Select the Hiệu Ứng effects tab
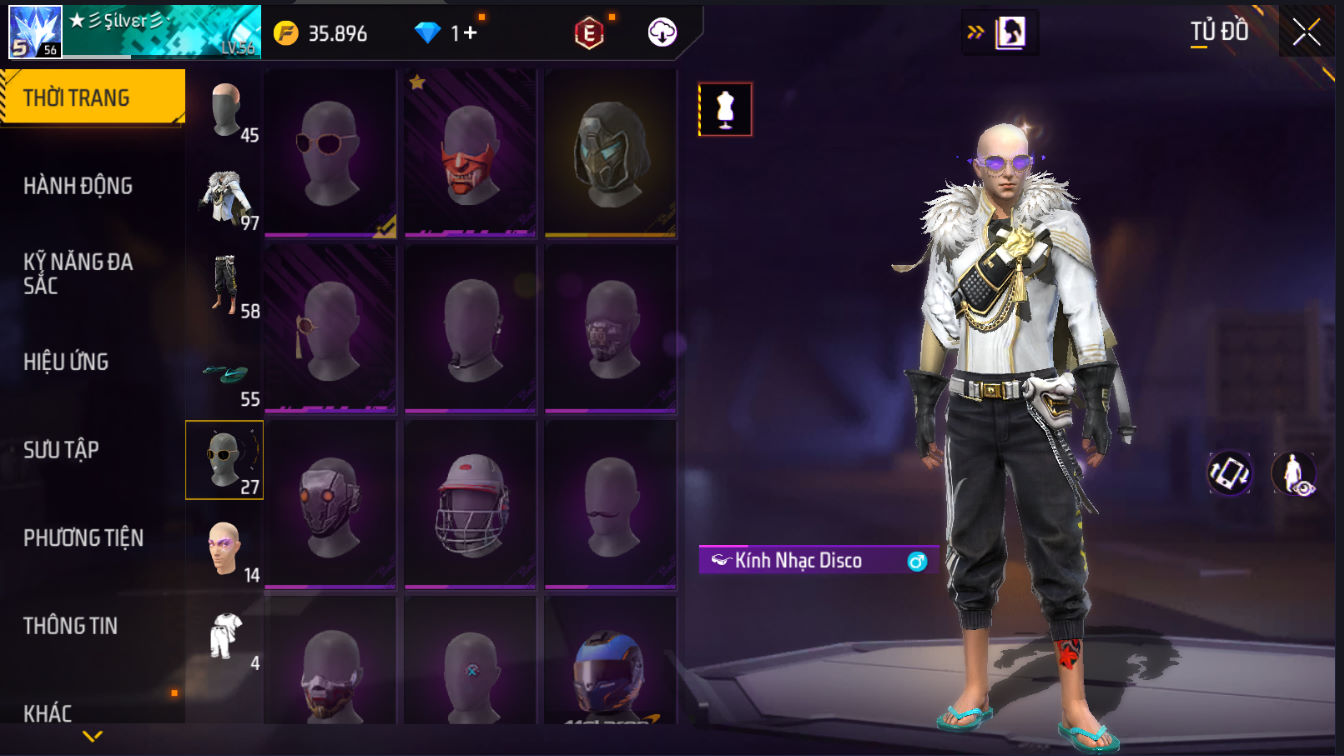Screen dimensions: 1344x756 66,362
